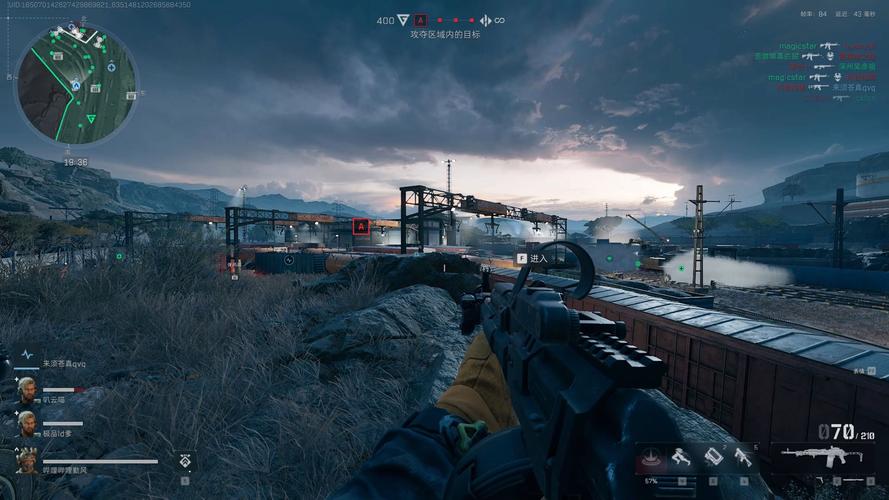Select the tilted square gadget slot
The width and height of the screenshot is (889, 500).
[x=713, y=457]
